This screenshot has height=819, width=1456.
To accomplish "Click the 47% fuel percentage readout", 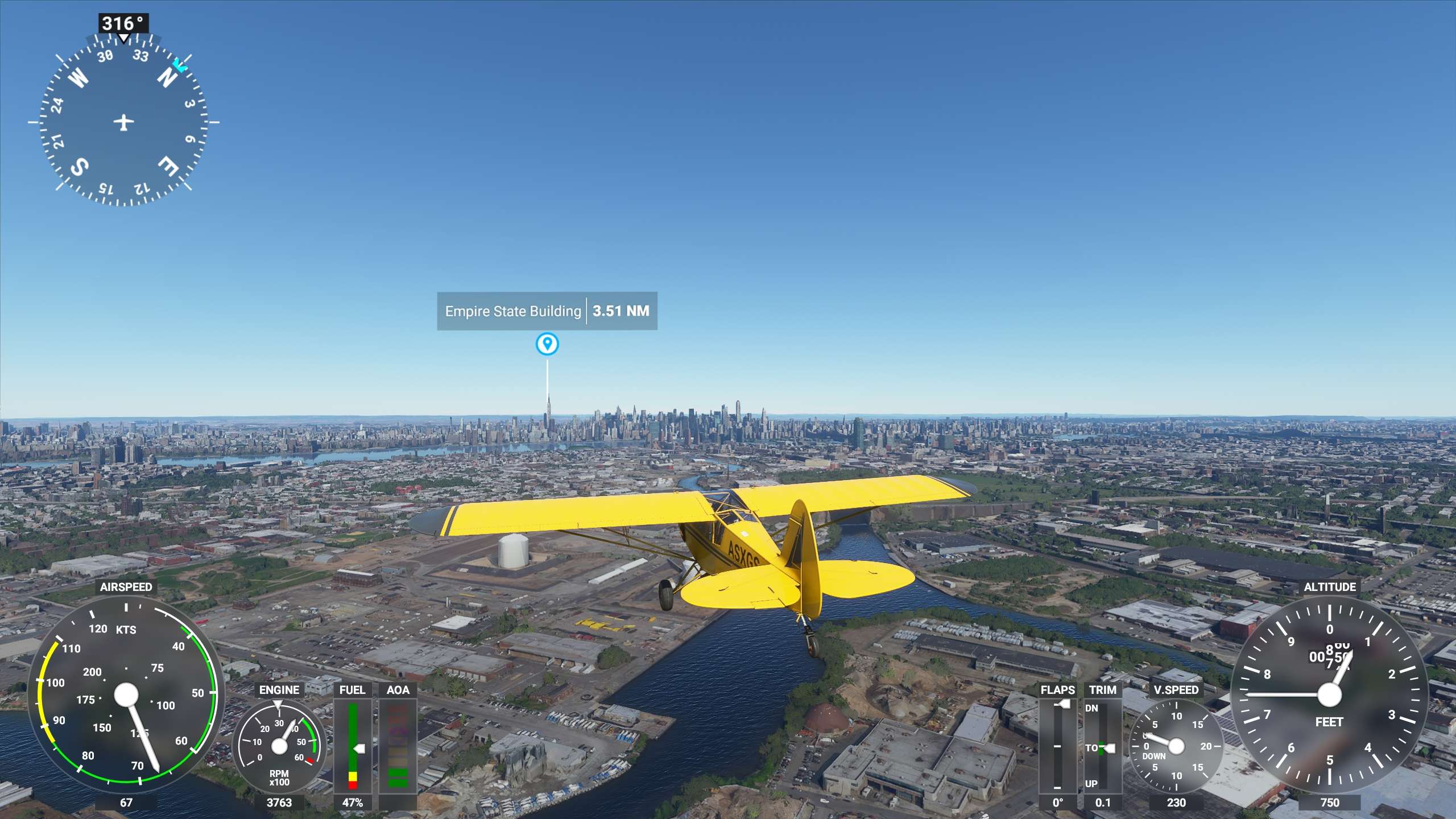I will click(x=353, y=804).
